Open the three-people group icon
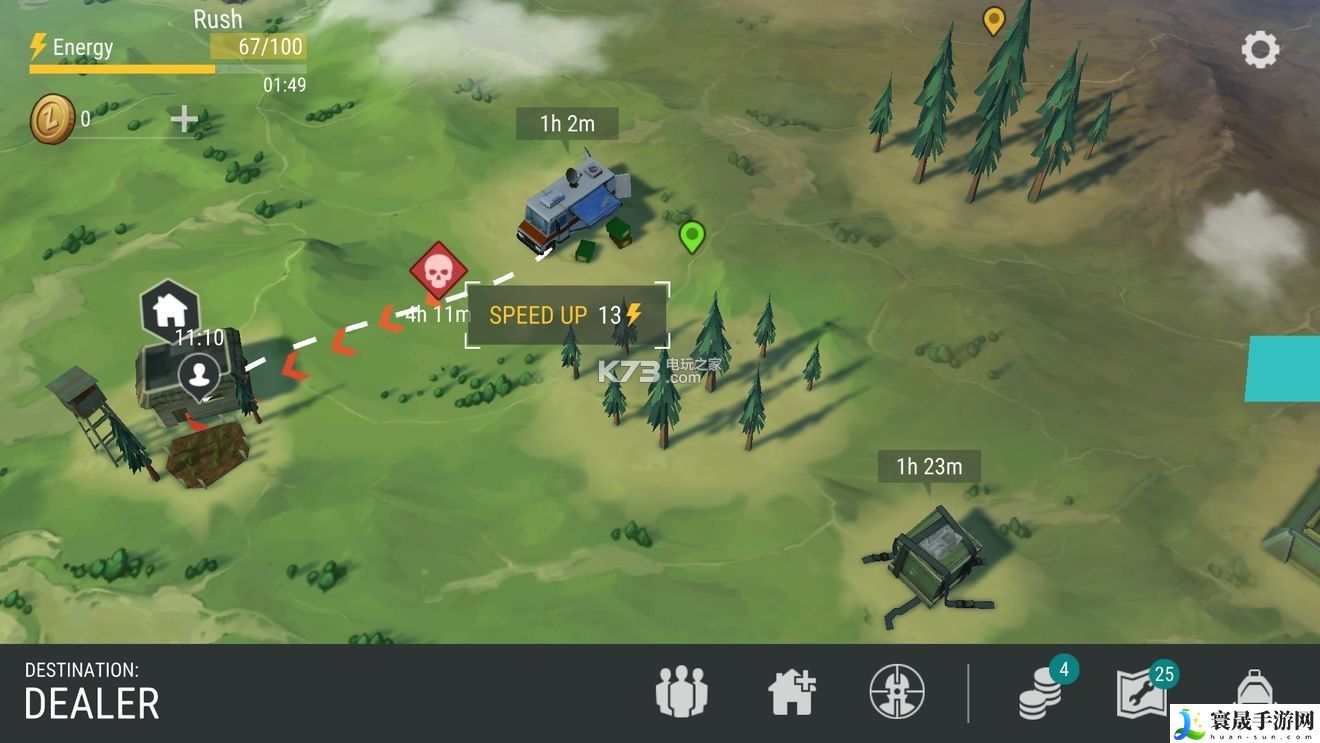Screen dimensions: 1320x743 pyautogui.click(x=681, y=692)
